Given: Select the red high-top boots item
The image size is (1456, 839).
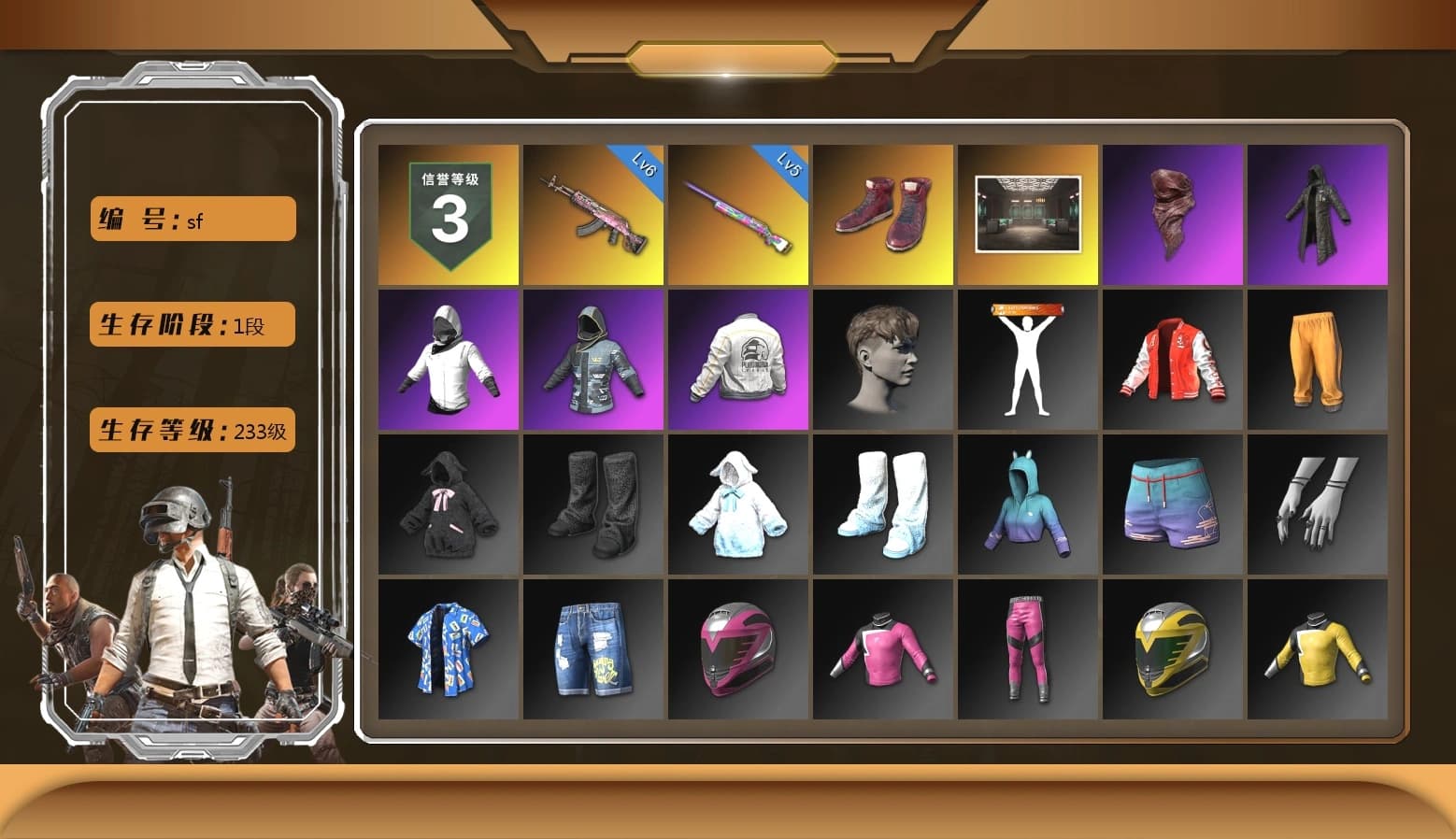Looking at the screenshot, I should click(882, 213).
